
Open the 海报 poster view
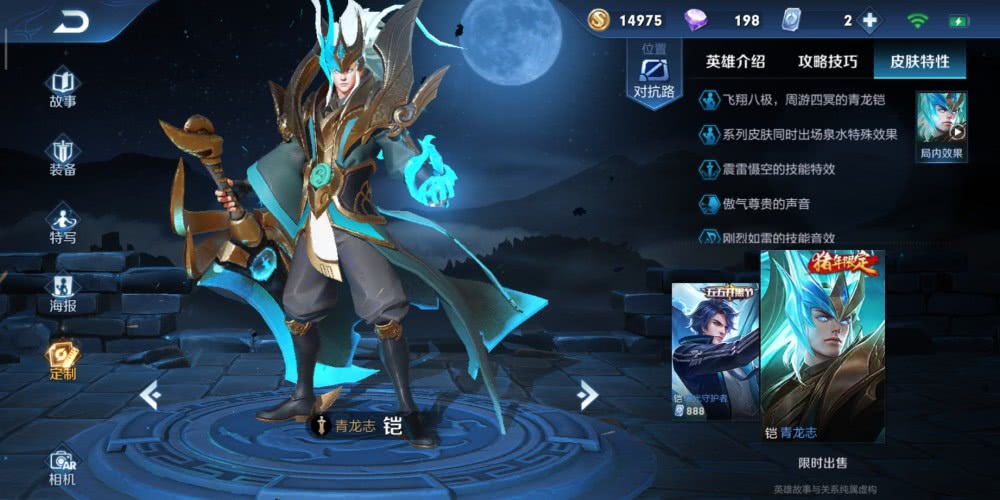click(x=63, y=293)
